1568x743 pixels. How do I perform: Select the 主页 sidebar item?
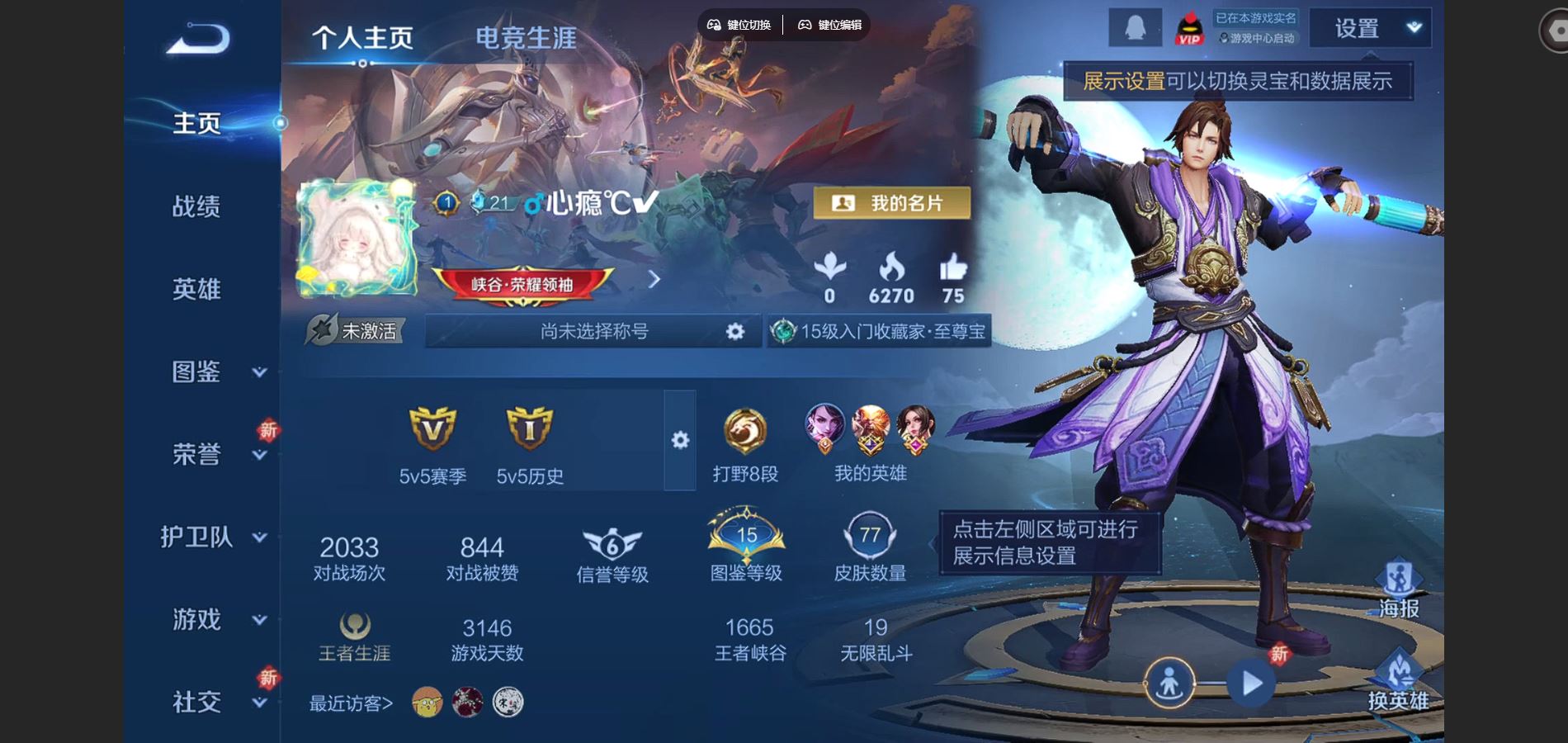click(x=196, y=122)
